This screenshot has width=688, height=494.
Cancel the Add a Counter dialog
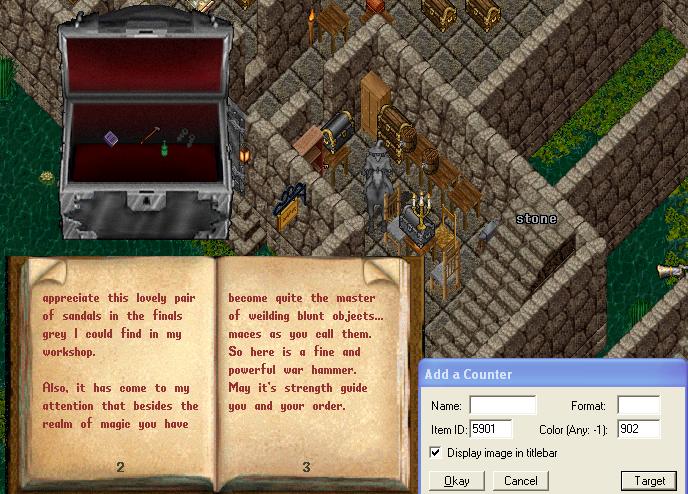520,481
